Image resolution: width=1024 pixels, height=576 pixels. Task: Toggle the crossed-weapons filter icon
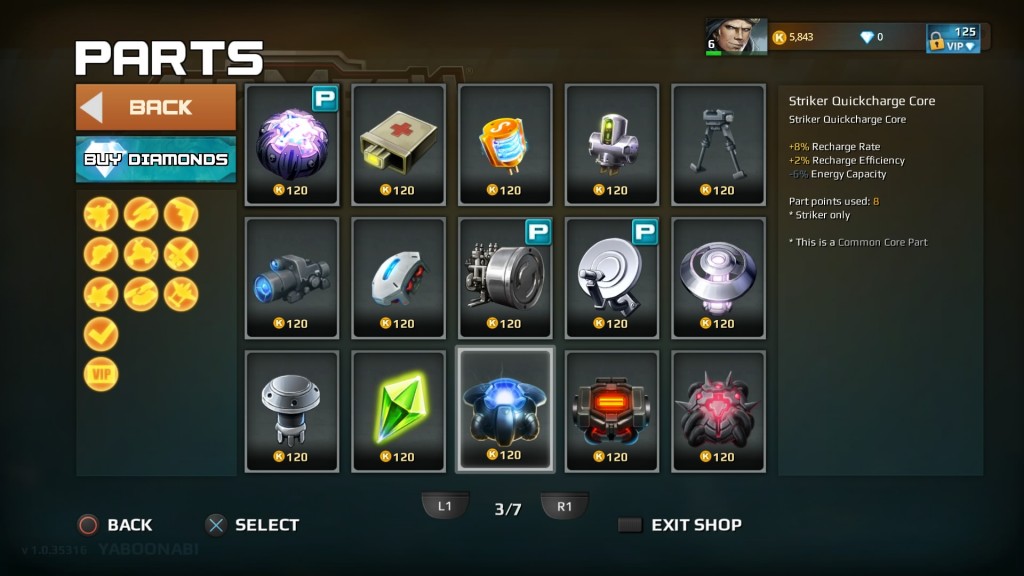click(x=181, y=254)
